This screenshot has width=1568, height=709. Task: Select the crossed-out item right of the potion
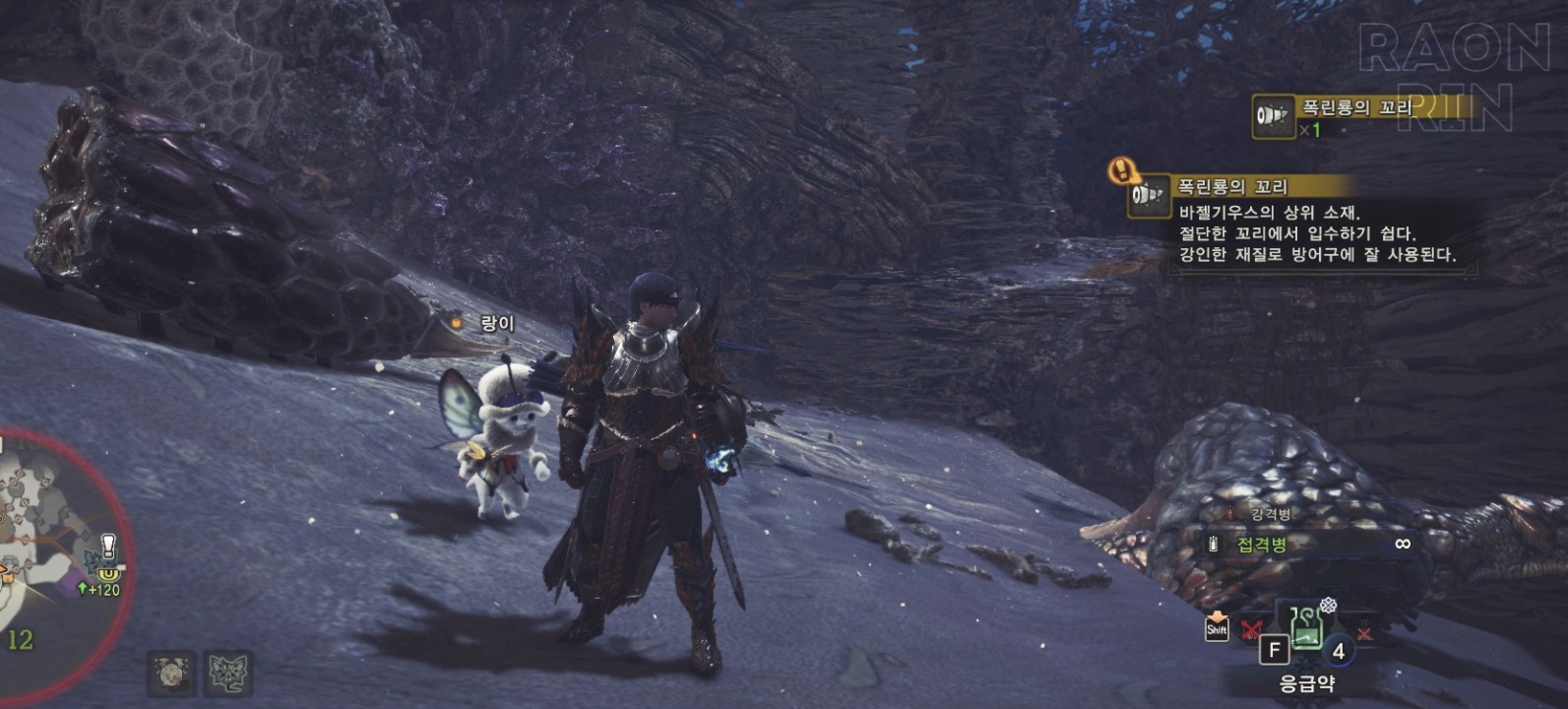(x=1364, y=633)
